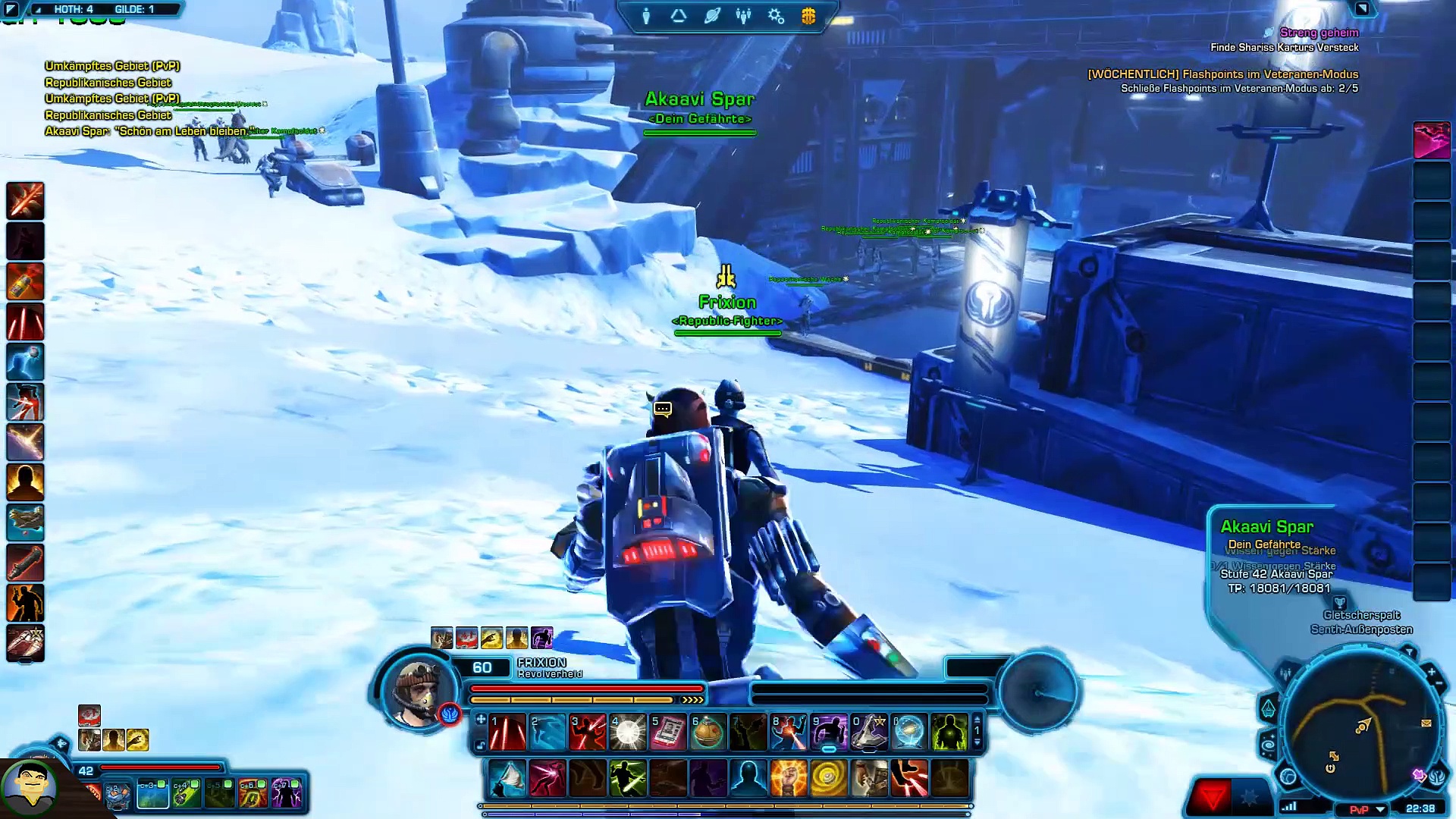Activate the explosive canister ability in side bar

[26, 281]
